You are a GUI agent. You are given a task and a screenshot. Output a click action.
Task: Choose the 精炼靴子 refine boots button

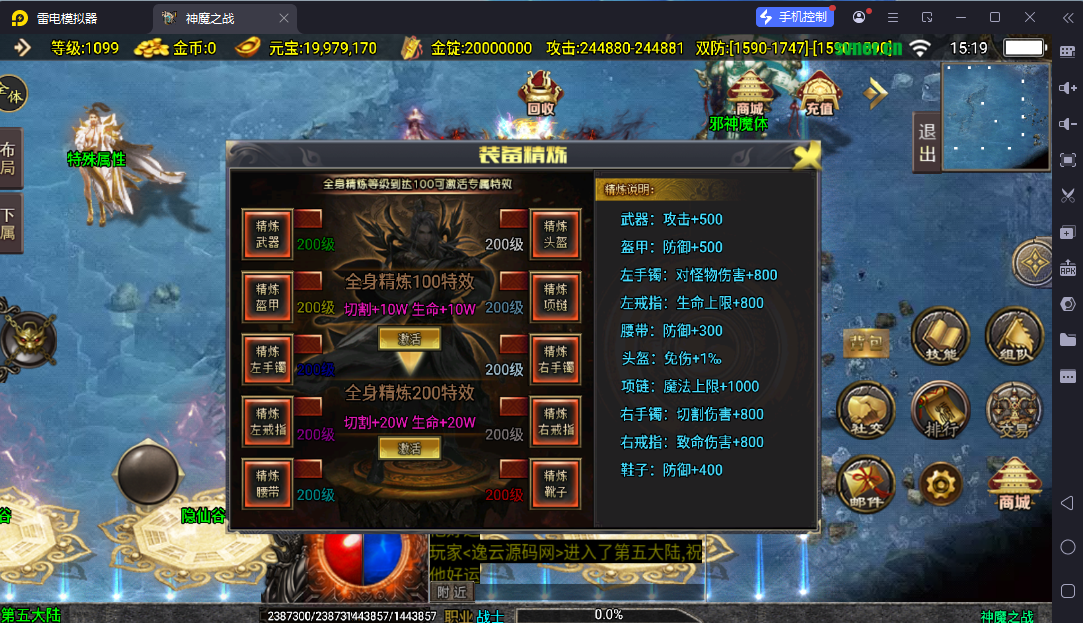coord(555,484)
